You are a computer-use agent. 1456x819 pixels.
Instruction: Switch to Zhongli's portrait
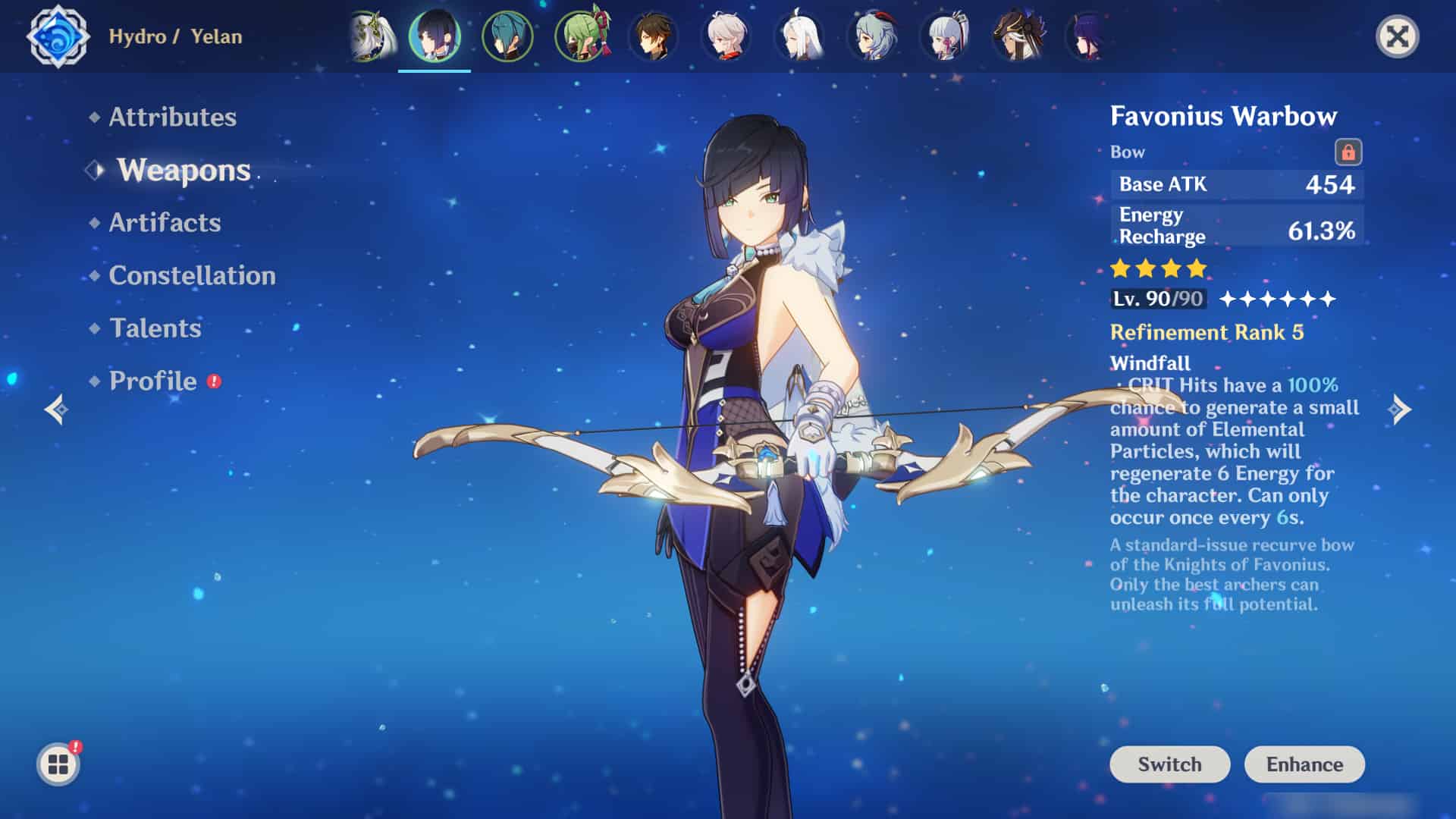[654, 36]
